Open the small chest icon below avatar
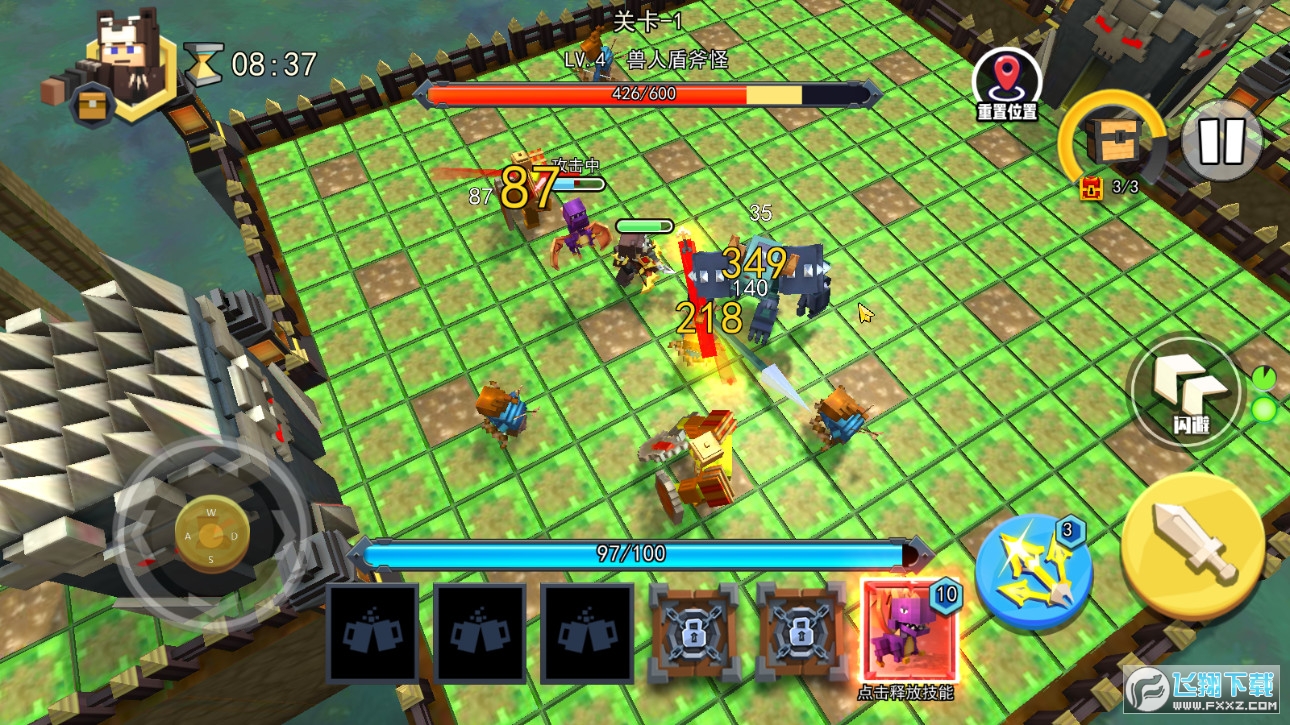1290x725 pixels. pos(90,107)
